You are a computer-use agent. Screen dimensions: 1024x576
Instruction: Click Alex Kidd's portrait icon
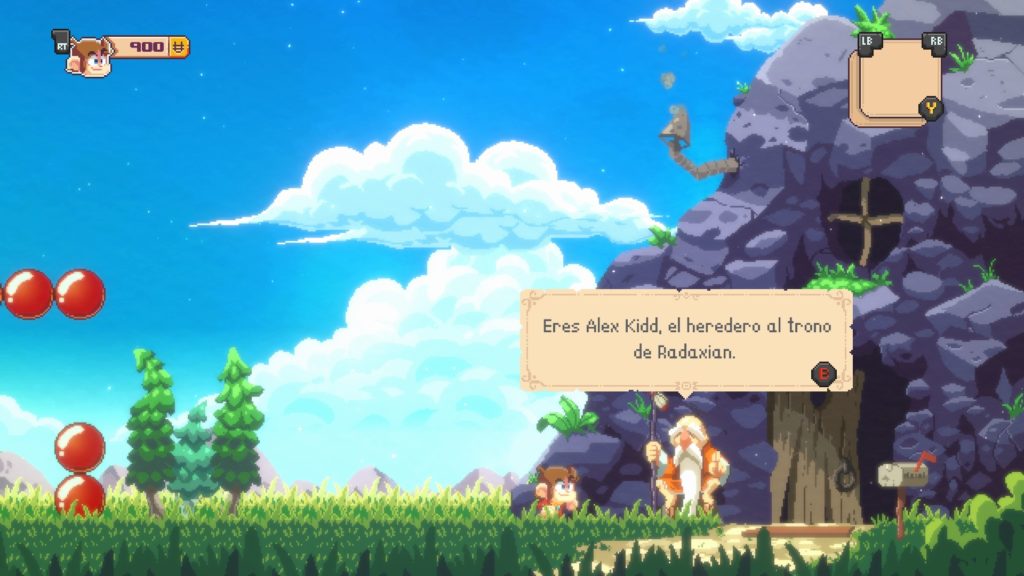(x=90, y=58)
